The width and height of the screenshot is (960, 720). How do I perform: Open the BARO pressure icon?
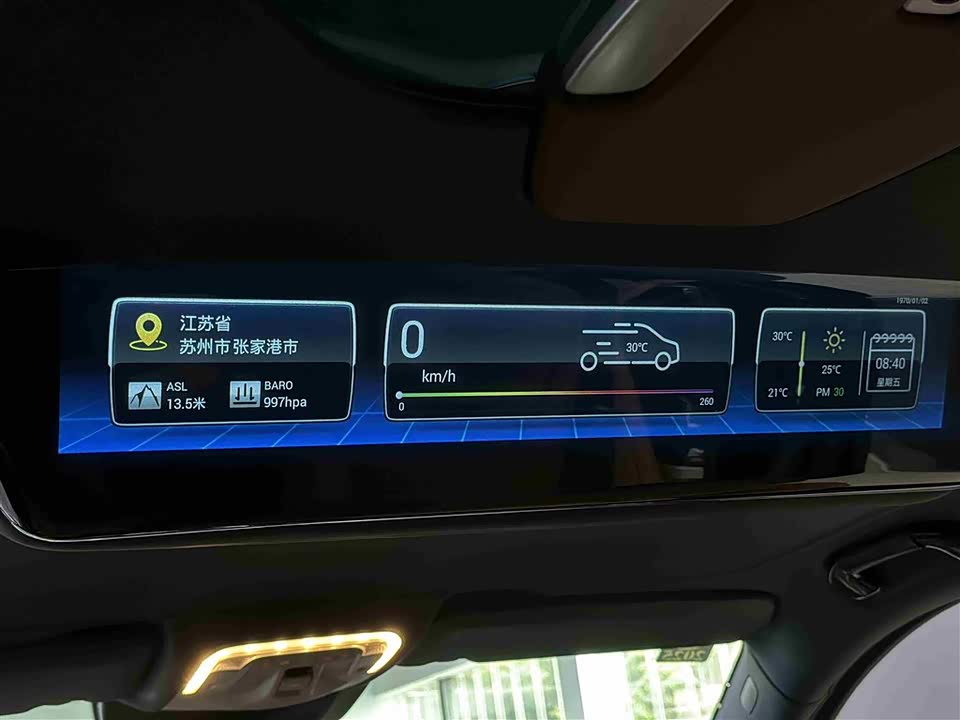tap(244, 394)
